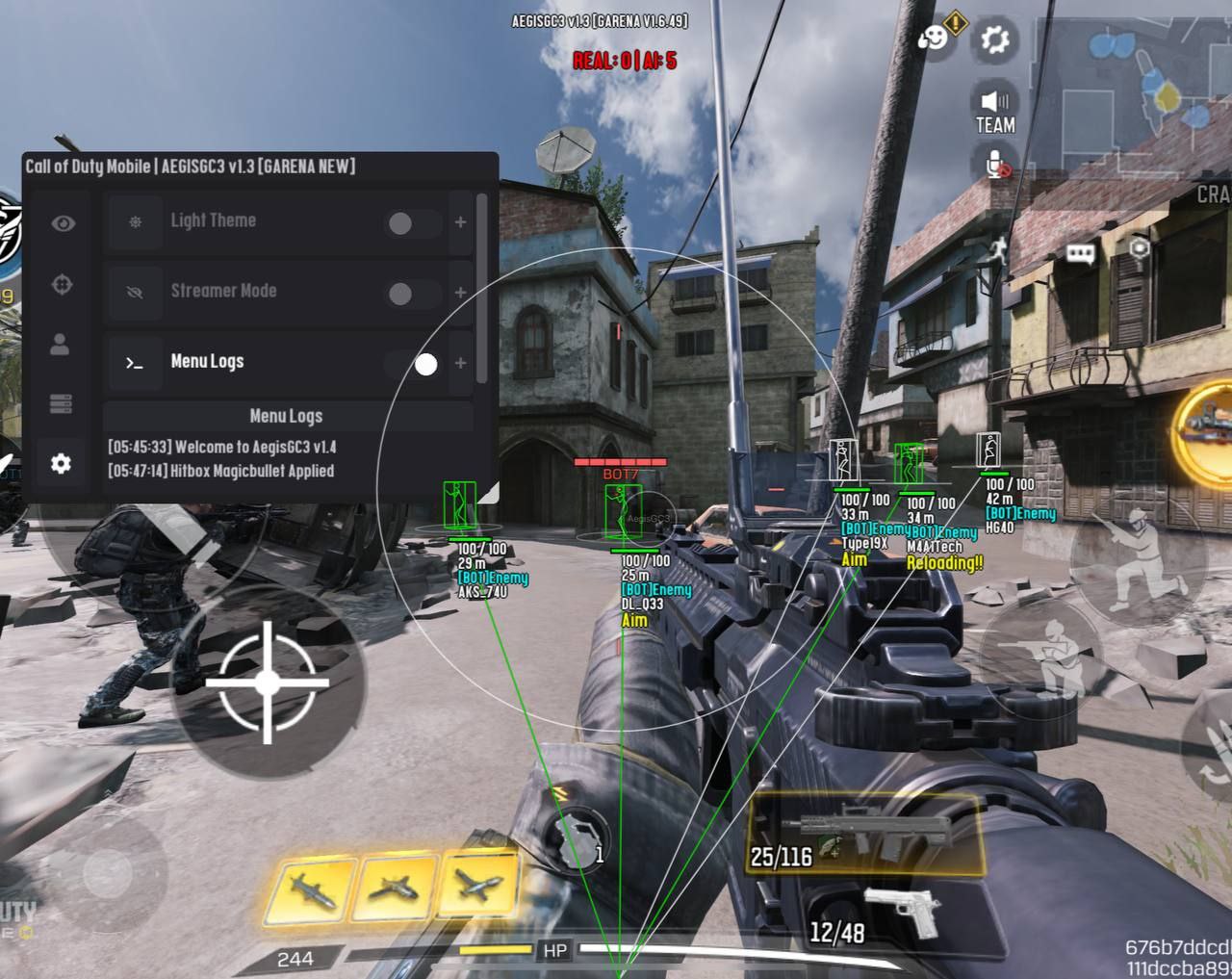Screen dimensions: 1232x979
Task: Toggle the running figure sprint icon
Action: (x=997, y=251)
